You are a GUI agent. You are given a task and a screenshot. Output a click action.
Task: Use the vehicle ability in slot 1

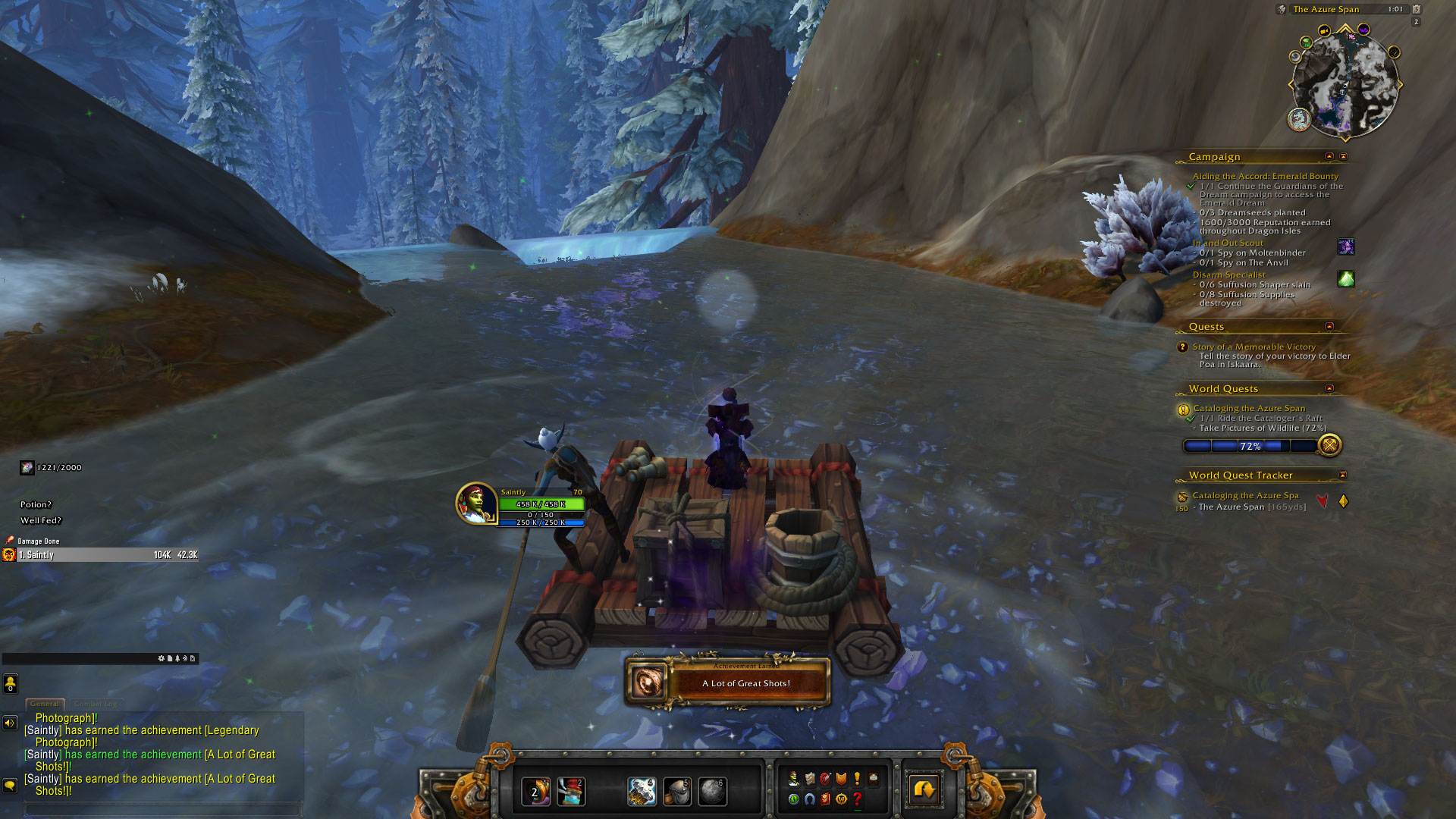[535, 792]
